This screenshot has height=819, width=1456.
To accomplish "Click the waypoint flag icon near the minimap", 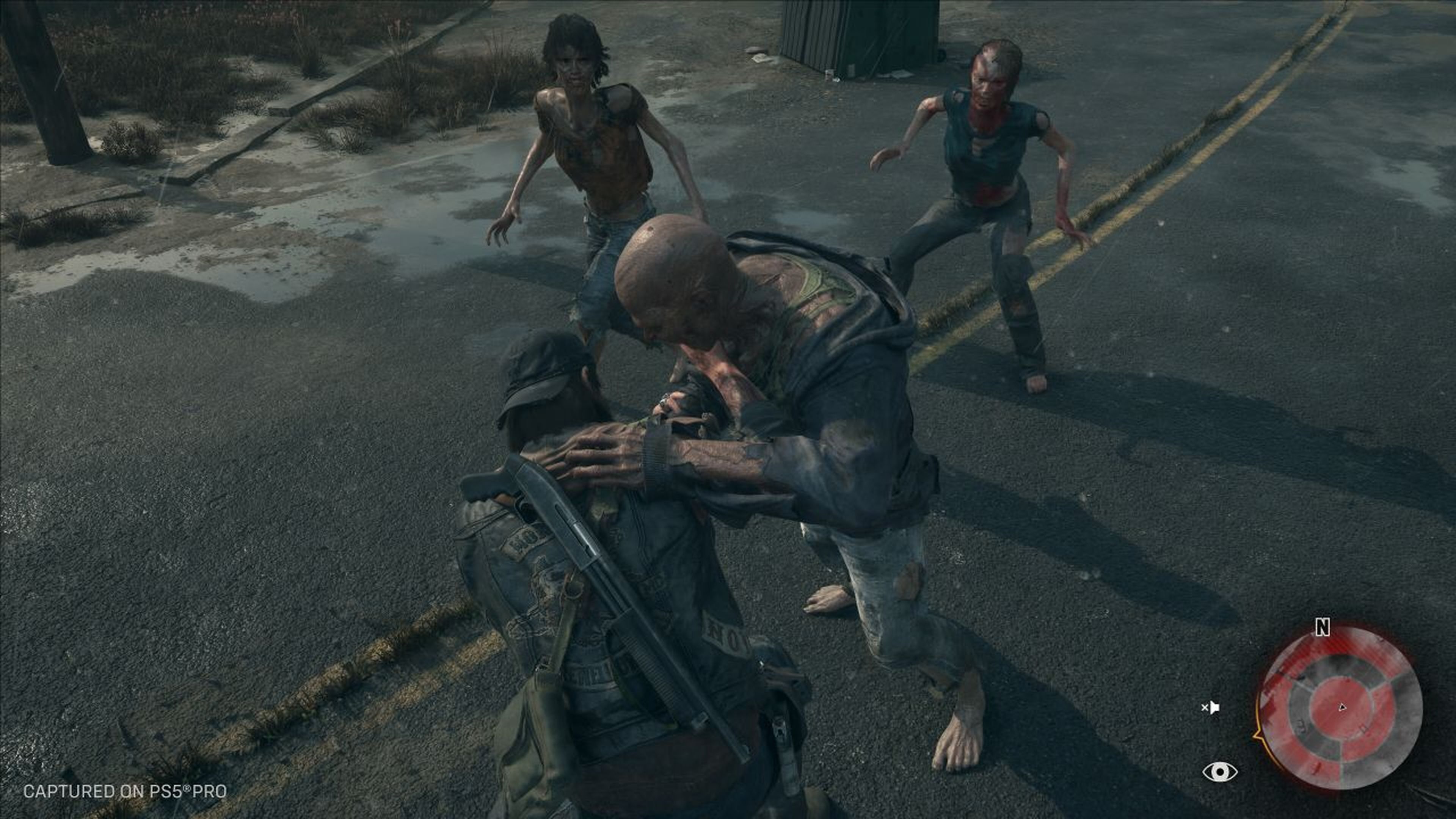I will [x=1215, y=708].
